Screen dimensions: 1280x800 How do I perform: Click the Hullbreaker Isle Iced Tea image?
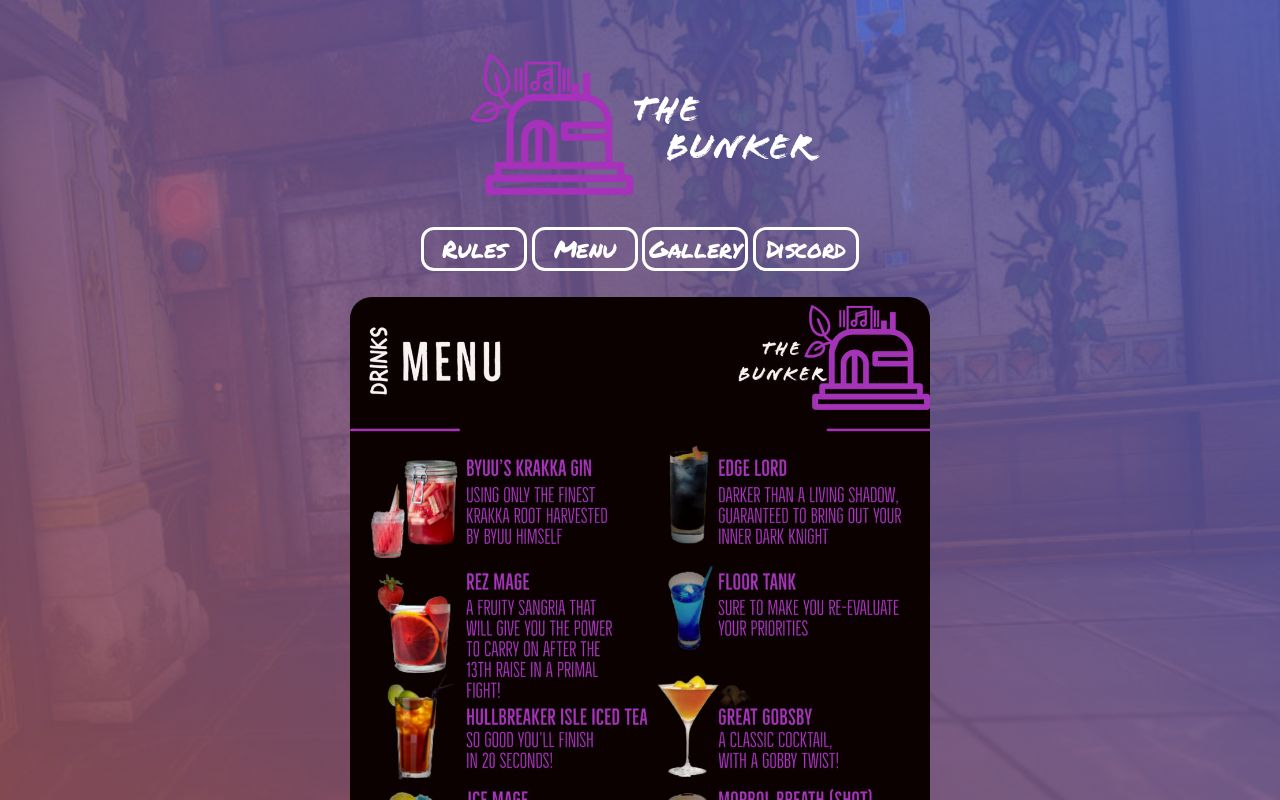pos(416,735)
